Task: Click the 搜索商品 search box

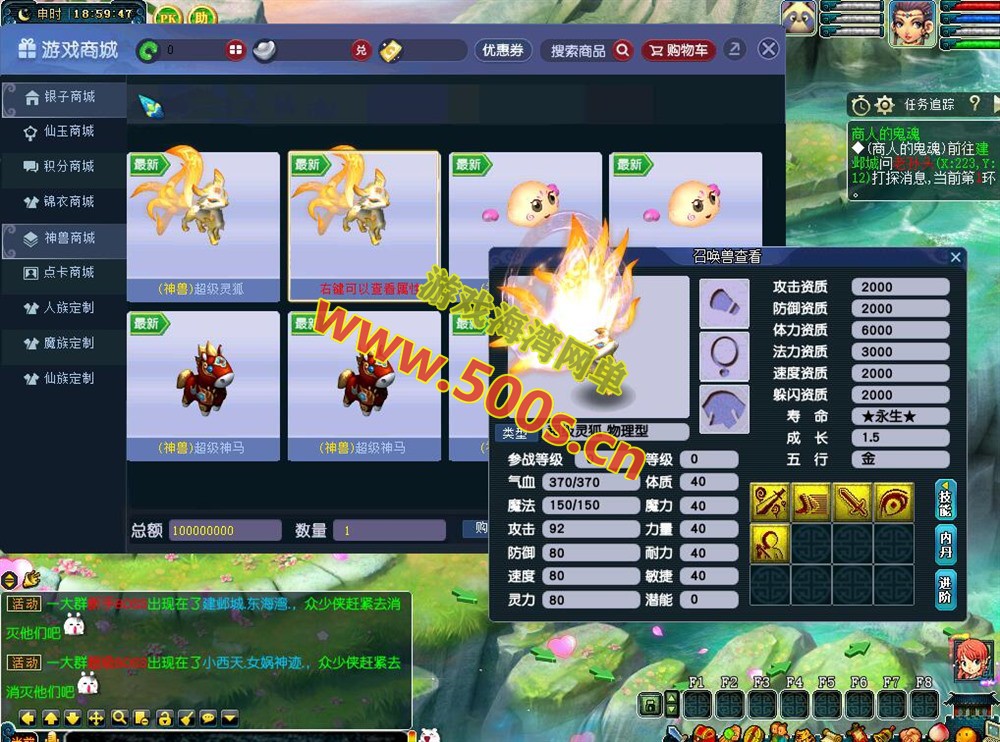Action: click(x=590, y=50)
